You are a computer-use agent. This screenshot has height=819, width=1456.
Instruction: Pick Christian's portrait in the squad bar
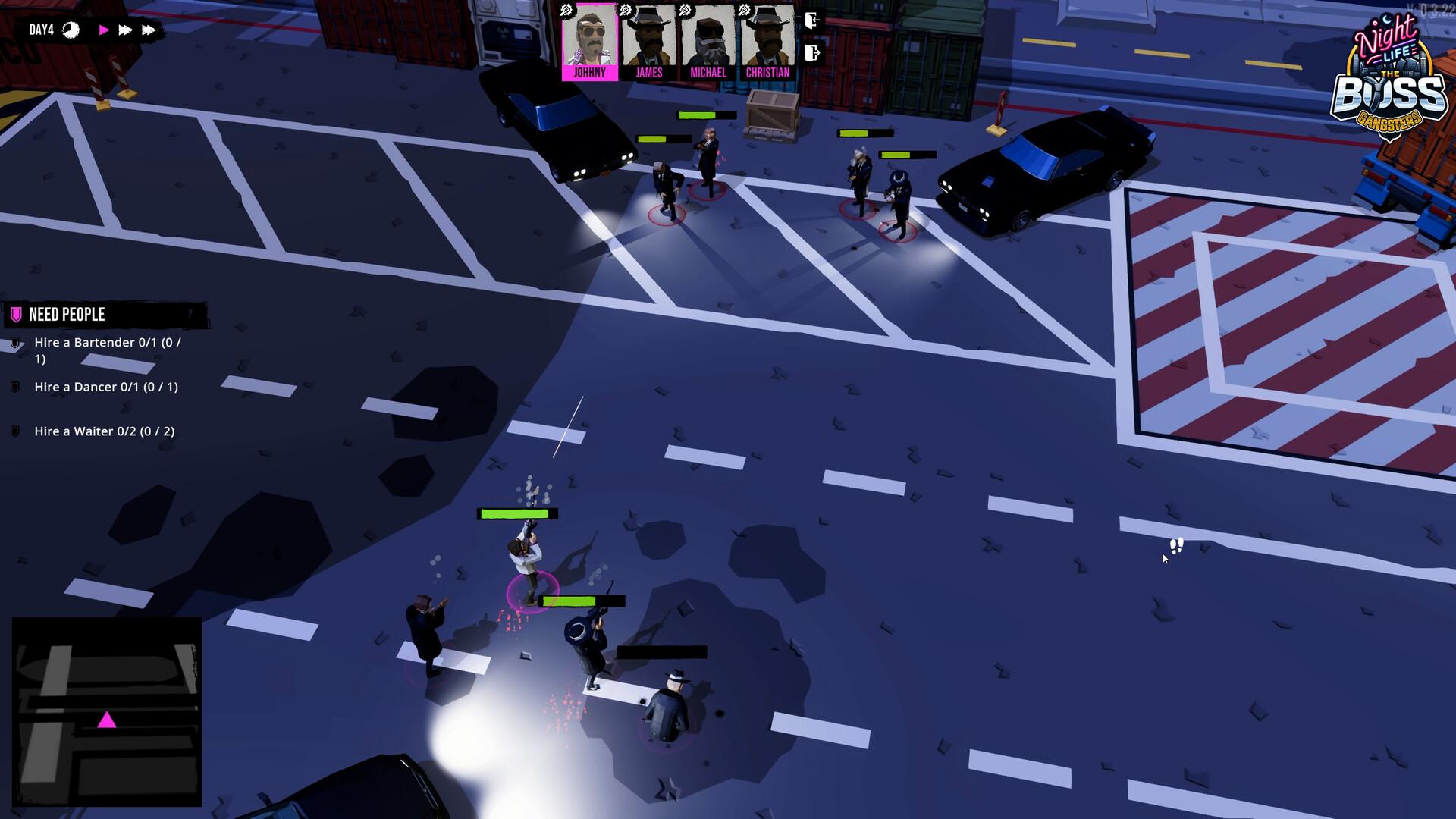pyautogui.click(x=767, y=42)
